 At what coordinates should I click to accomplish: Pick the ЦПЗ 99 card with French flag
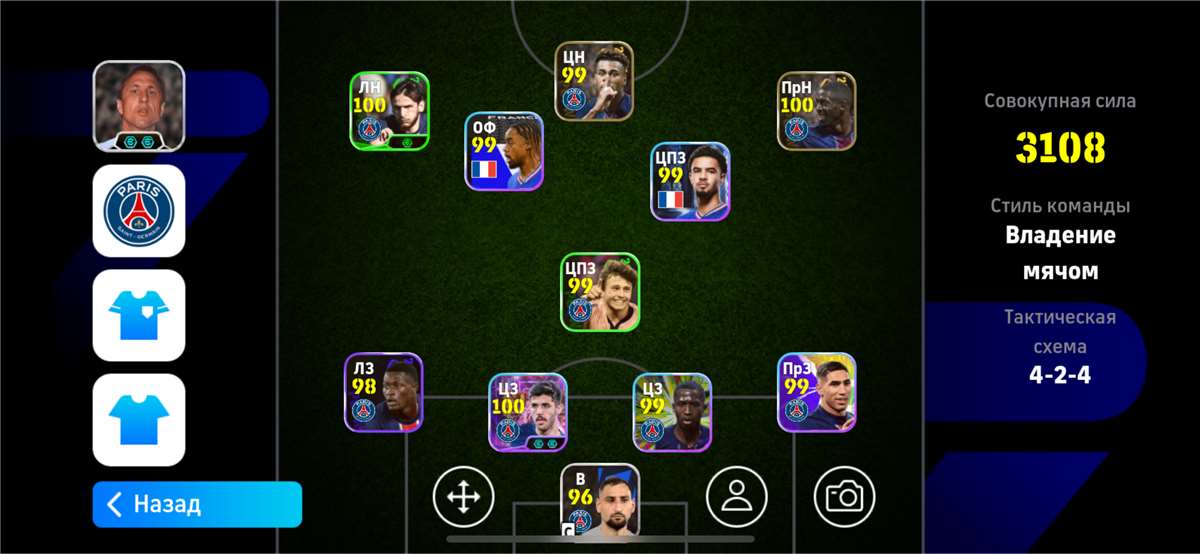(690, 181)
